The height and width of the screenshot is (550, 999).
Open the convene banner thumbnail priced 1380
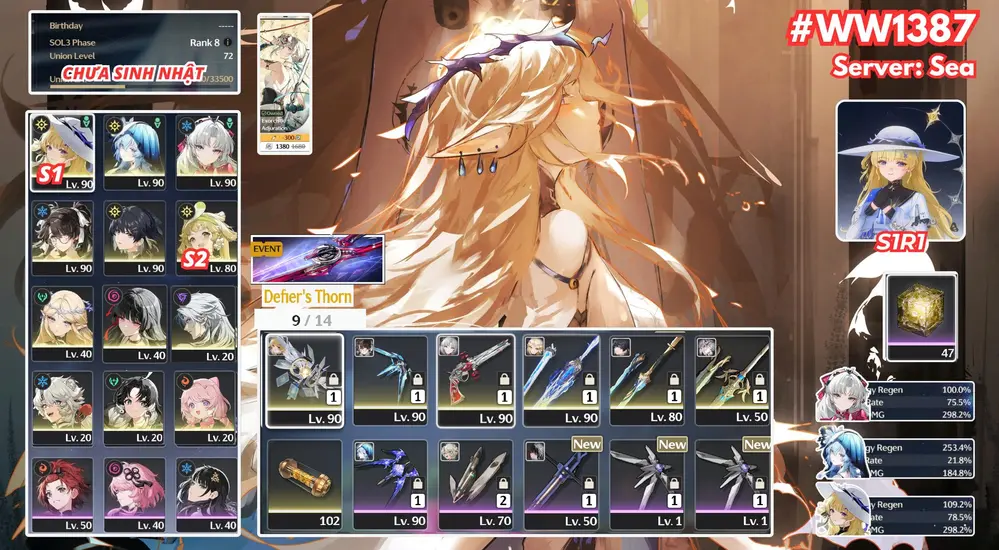[x=285, y=84]
